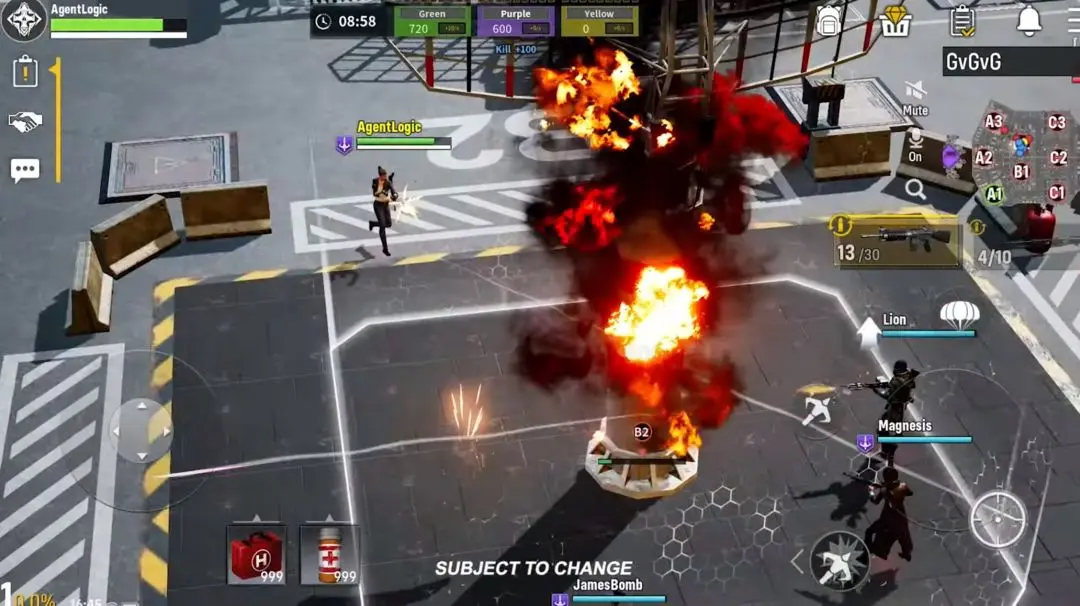Screen dimensions: 1080x606
Task: Open the backpack inventory
Action: pyautogui.click(x=828, y=20)
